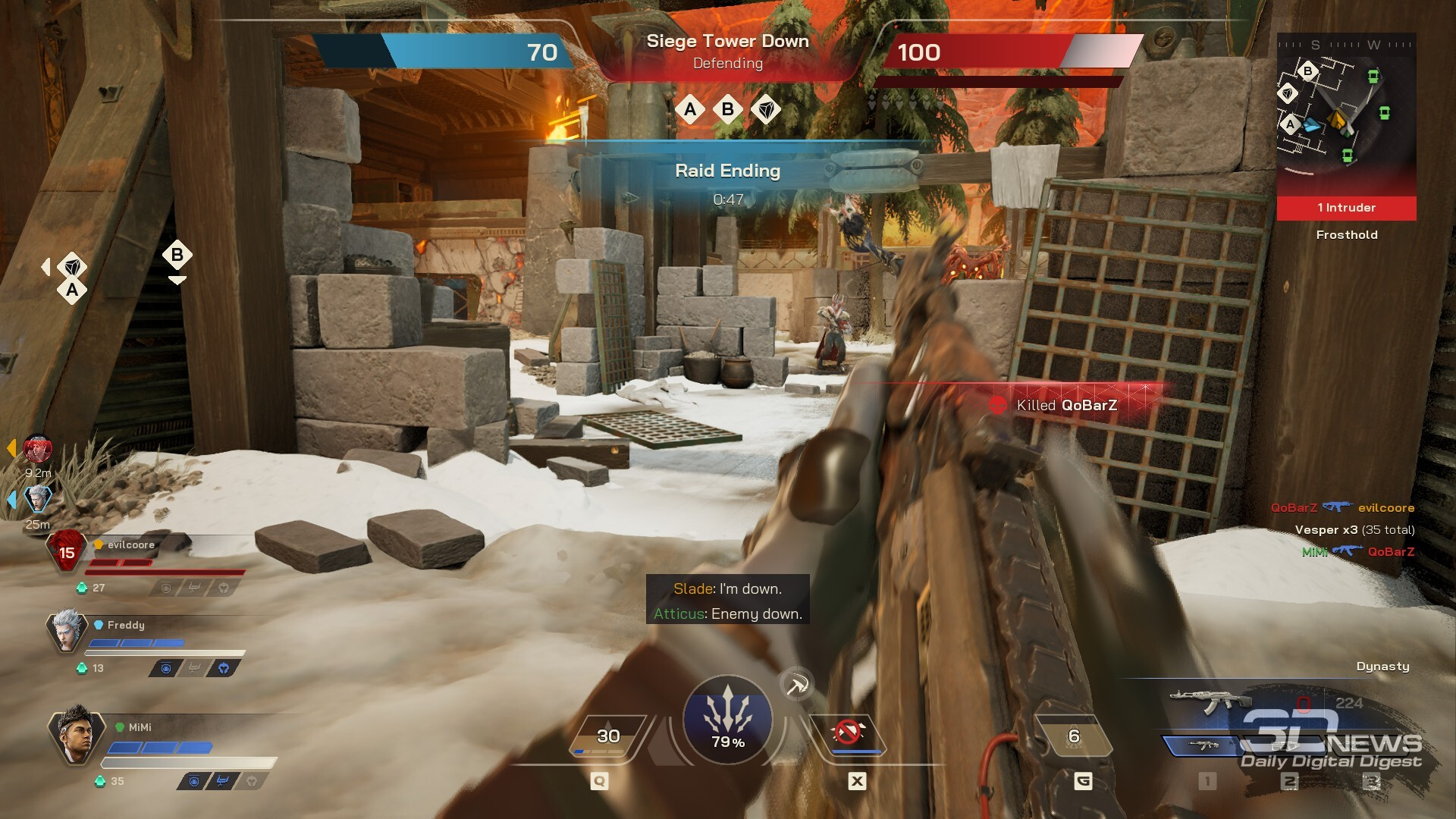
Task: Click the disabled crossed-out ability icon
Action: click(x=848, y=734)
